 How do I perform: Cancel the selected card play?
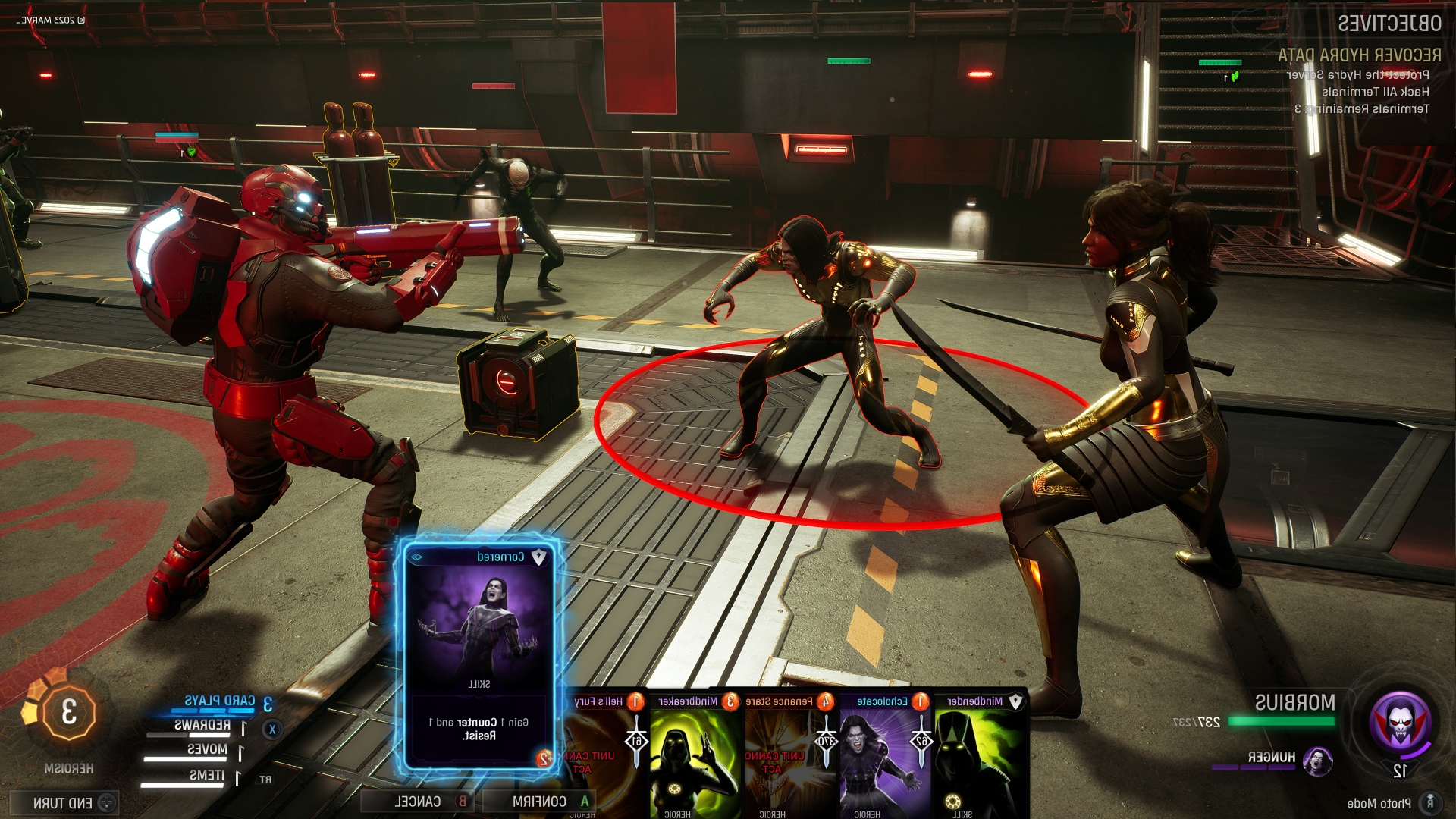pos(419,801)
